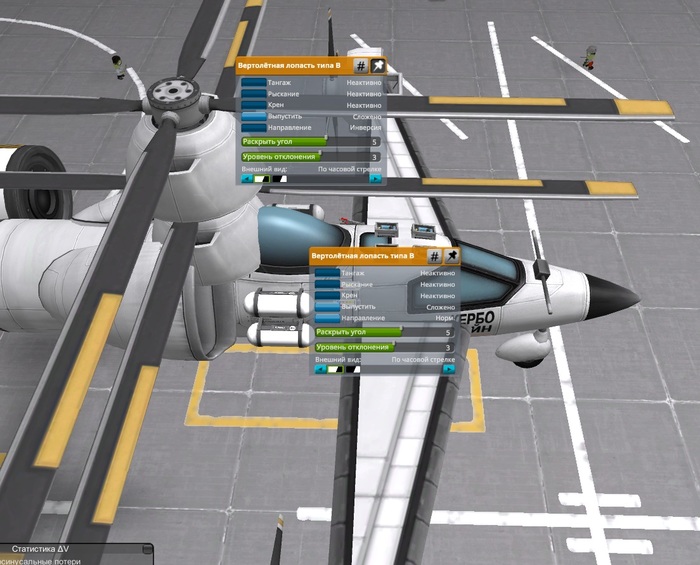Switch Направление from Инверсия

[x=253, y=129]
